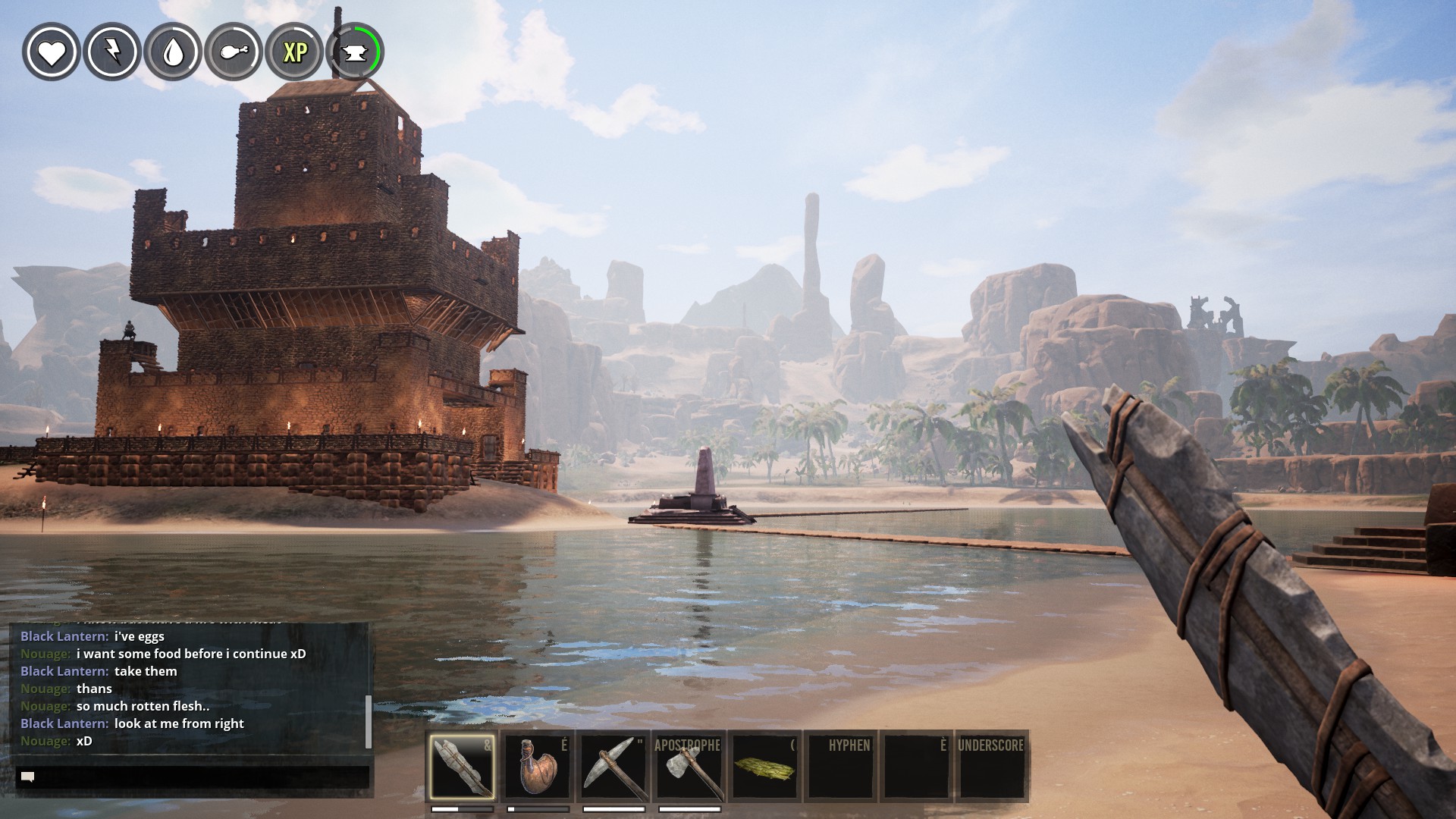1456x819 pixels.
Task: Equip the stone hatchet from hotbar
Action: 689,767
